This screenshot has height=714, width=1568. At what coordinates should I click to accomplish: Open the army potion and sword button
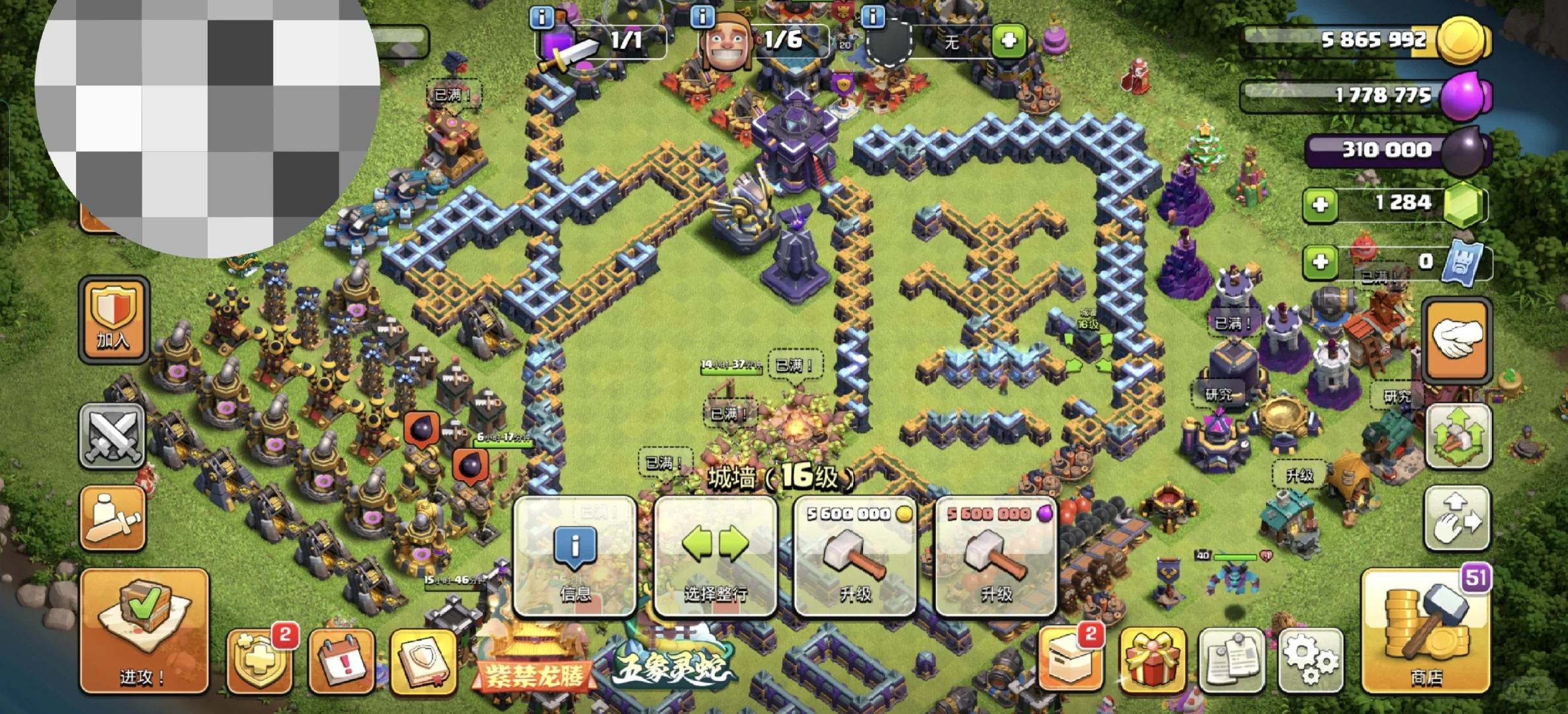coord(112,519)
